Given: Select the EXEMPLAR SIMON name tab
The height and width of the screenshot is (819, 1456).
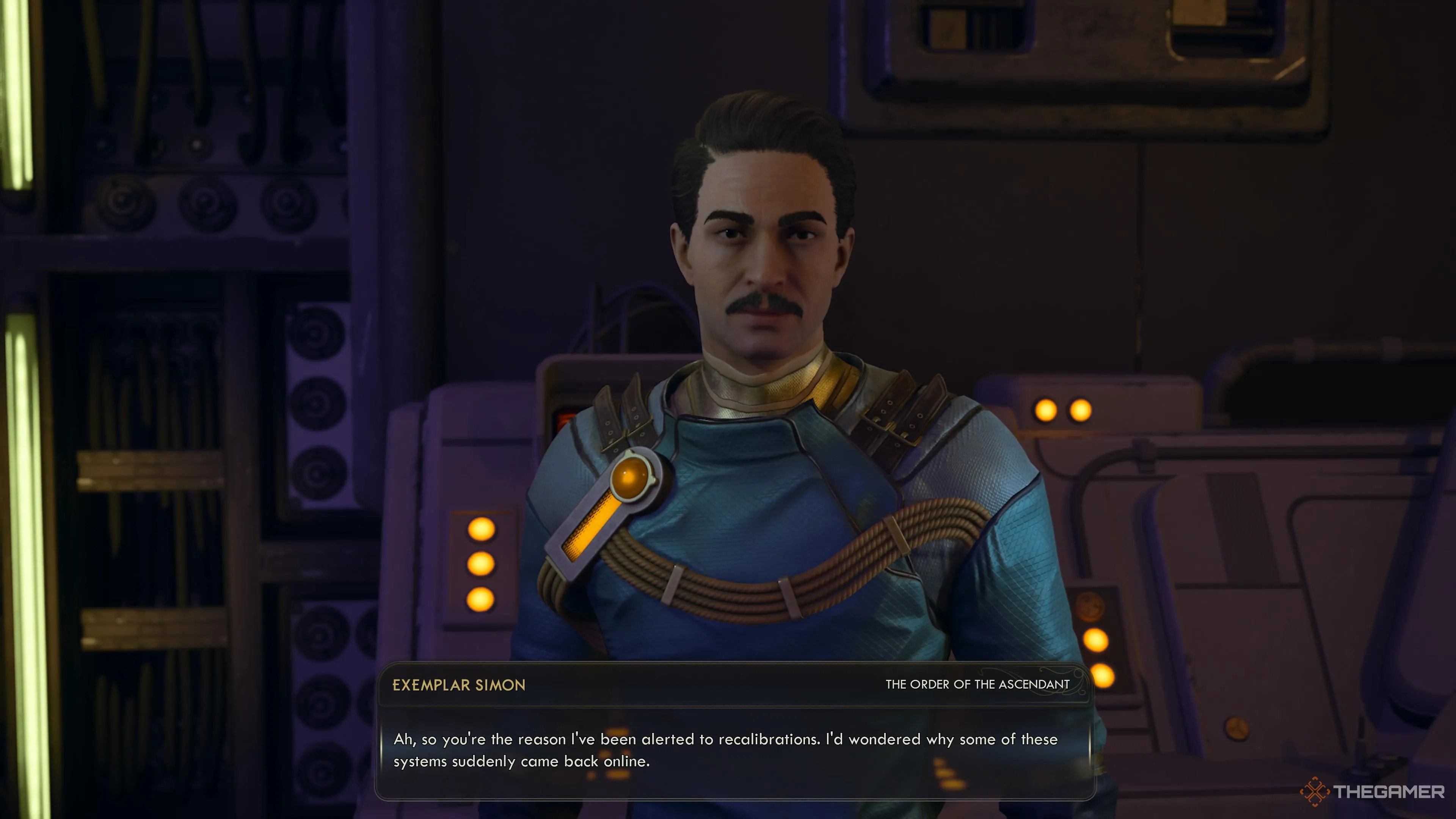Looking at the screenshot, I should coord(460,686).
